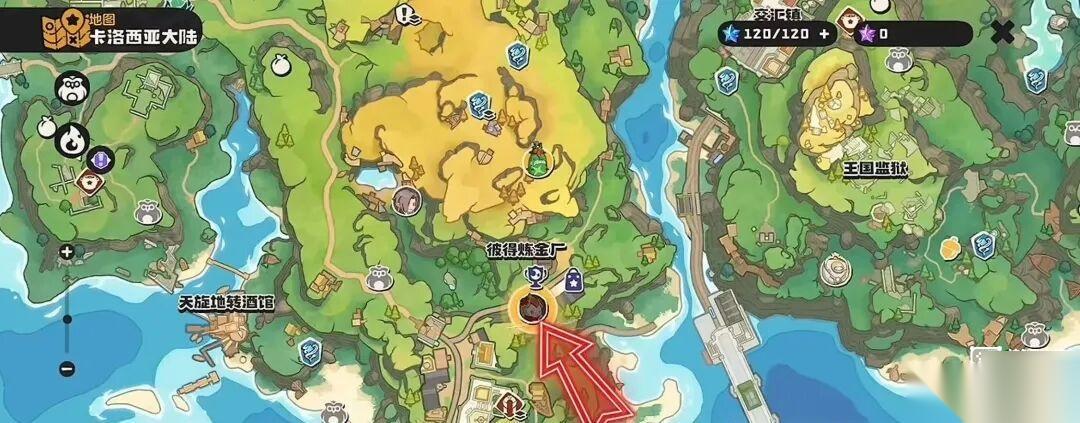Image resolution: width=1080 pixels, height=423 pixels.
Task: Open the exclamation speech bubble marker
Action: pyautogui.click(x=405, y=15)
